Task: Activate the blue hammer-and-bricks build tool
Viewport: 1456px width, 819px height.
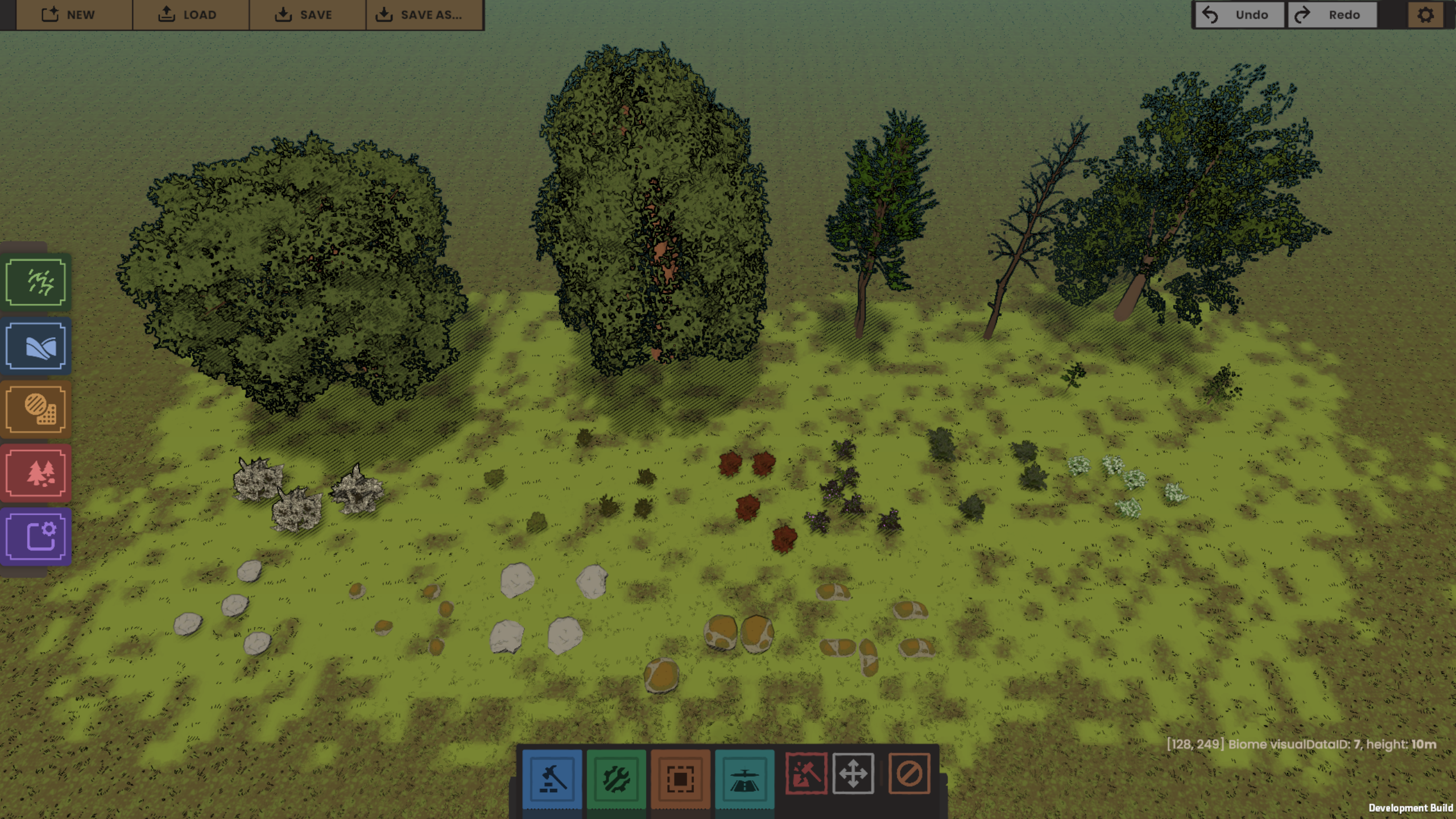Action: pos(552,778)
